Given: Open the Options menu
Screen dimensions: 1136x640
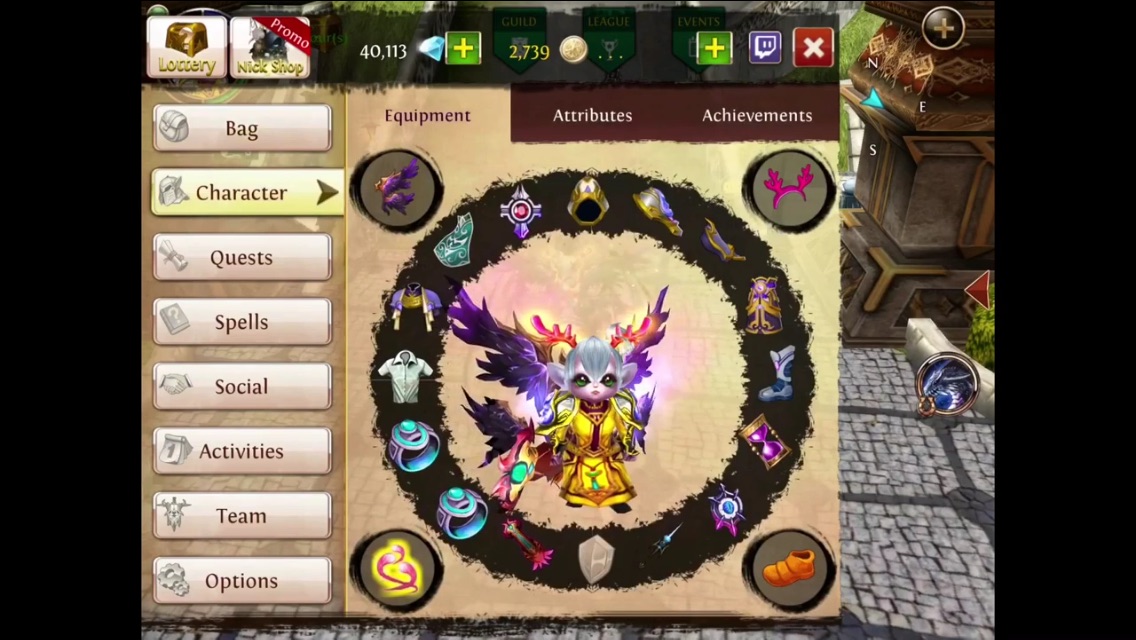Looking at the screenshot, I should point(242,580).
